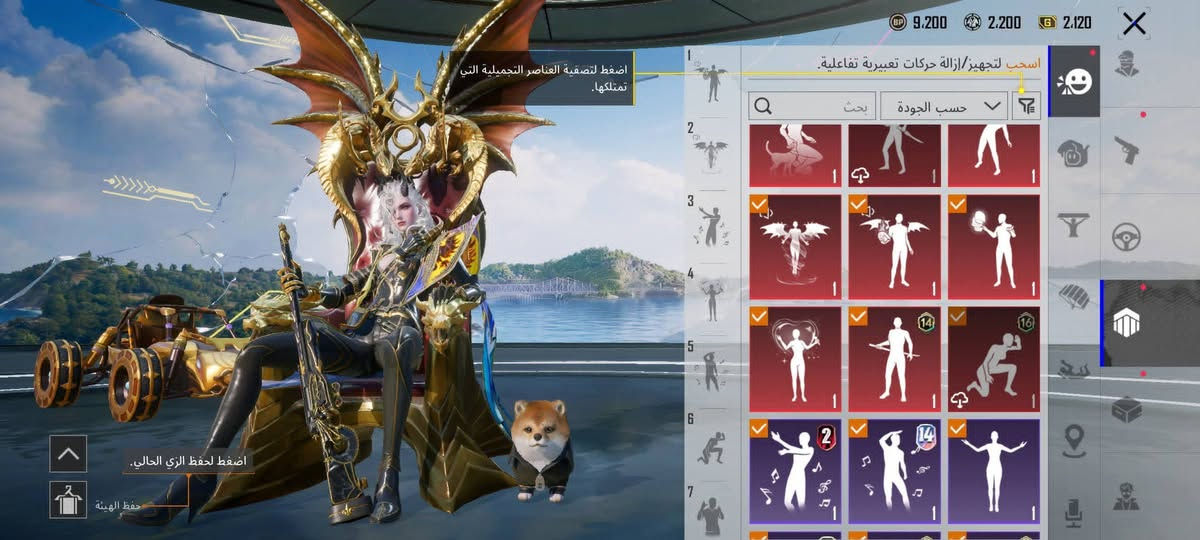Select the microphone voice category
Viewport: 1200px width, 540px height.
(x=1074, y=511)
